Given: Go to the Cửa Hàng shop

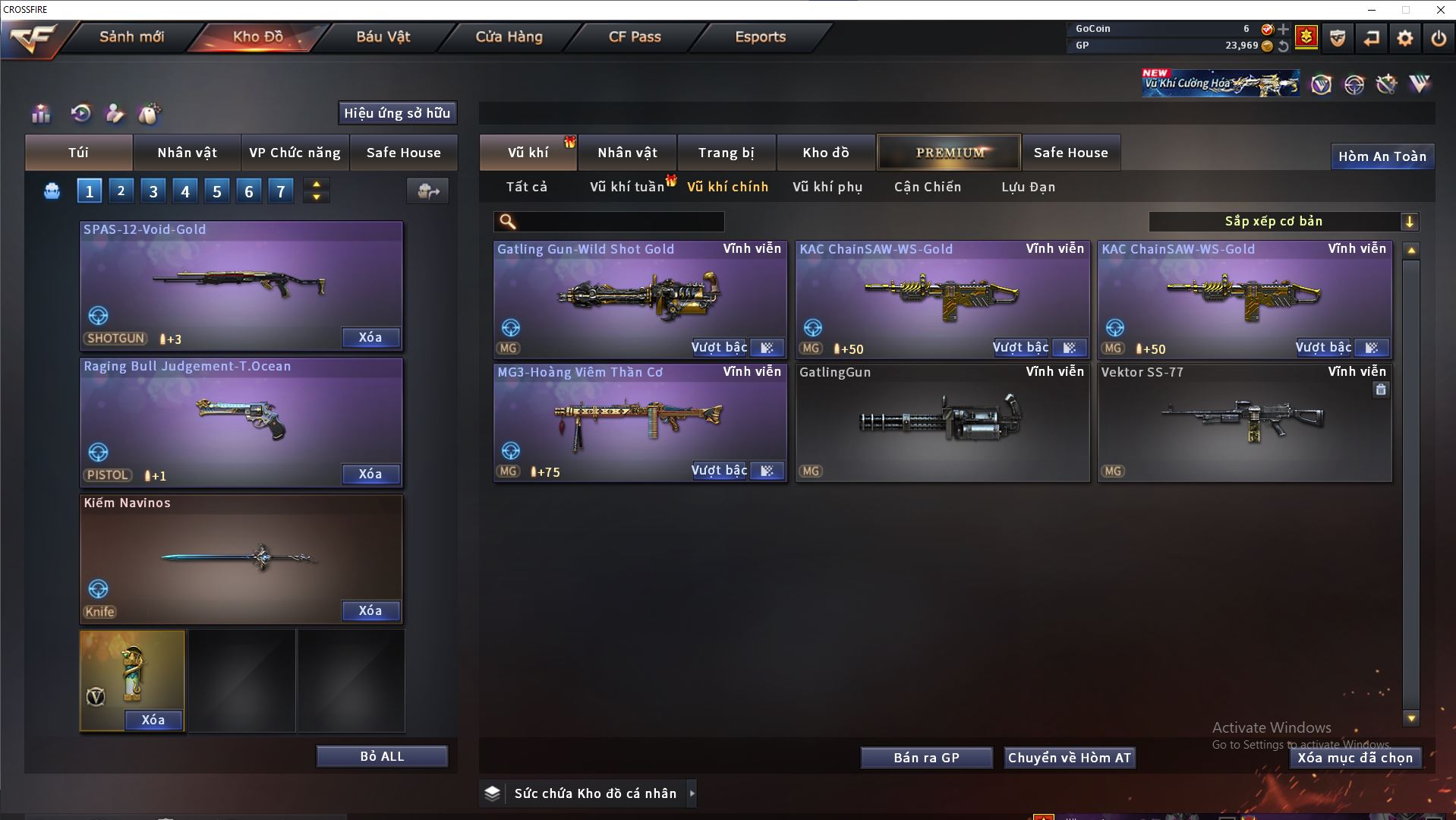Looking at the screenshot, I should tap(509, 36).
